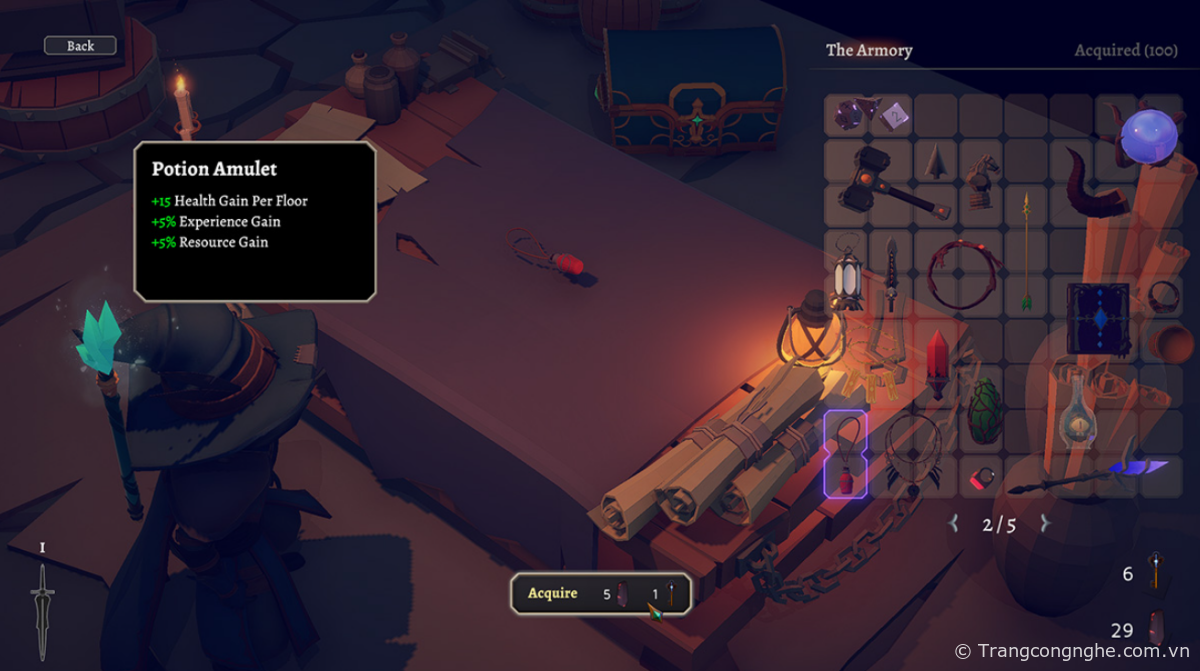Click the Back button

pyautogui.click(x=80, y=46)
